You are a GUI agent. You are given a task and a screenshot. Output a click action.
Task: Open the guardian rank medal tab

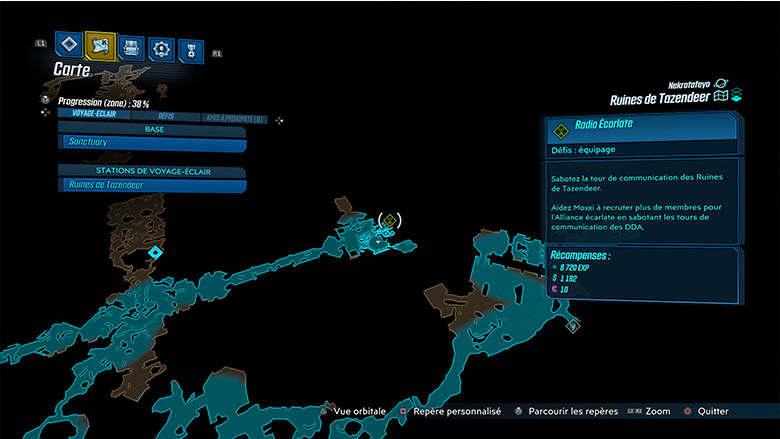pos(188,51)
